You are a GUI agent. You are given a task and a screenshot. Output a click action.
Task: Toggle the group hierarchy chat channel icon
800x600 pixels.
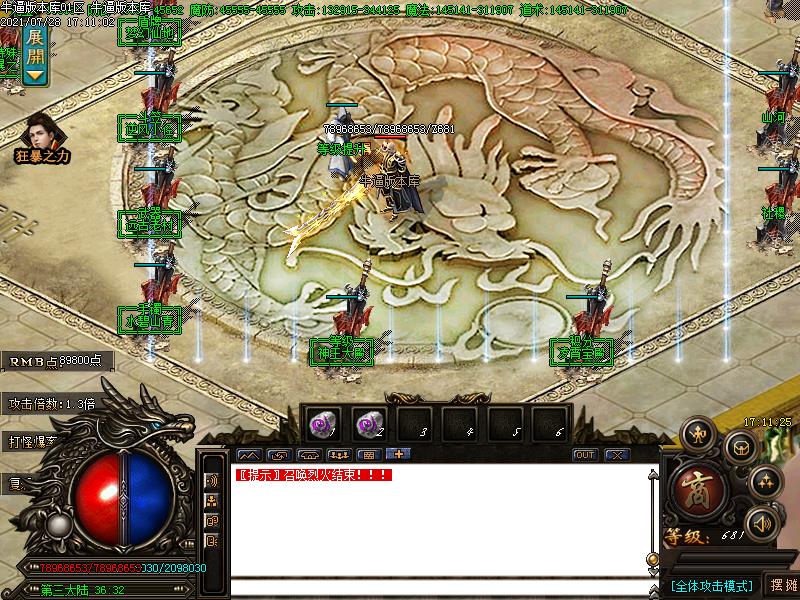coord(212,501)
